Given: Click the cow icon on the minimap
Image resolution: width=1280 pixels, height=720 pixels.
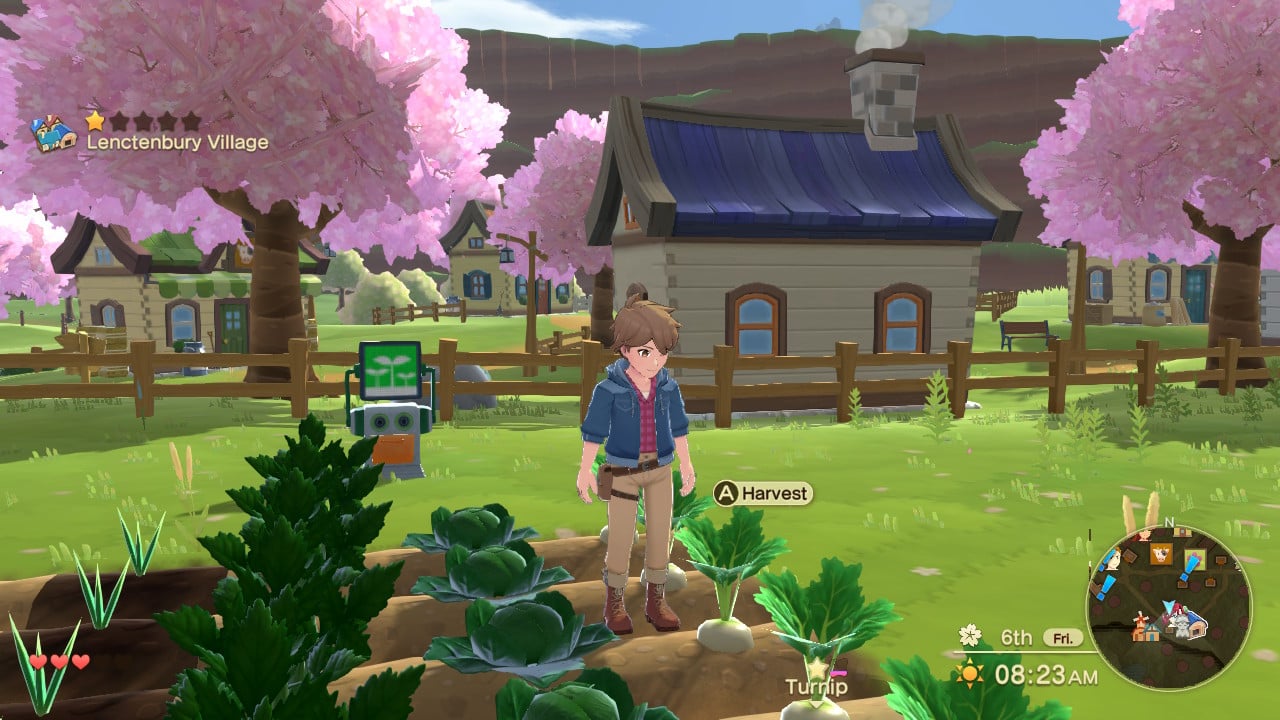Looking at the screenshot, I should (x=1160, y=554).
